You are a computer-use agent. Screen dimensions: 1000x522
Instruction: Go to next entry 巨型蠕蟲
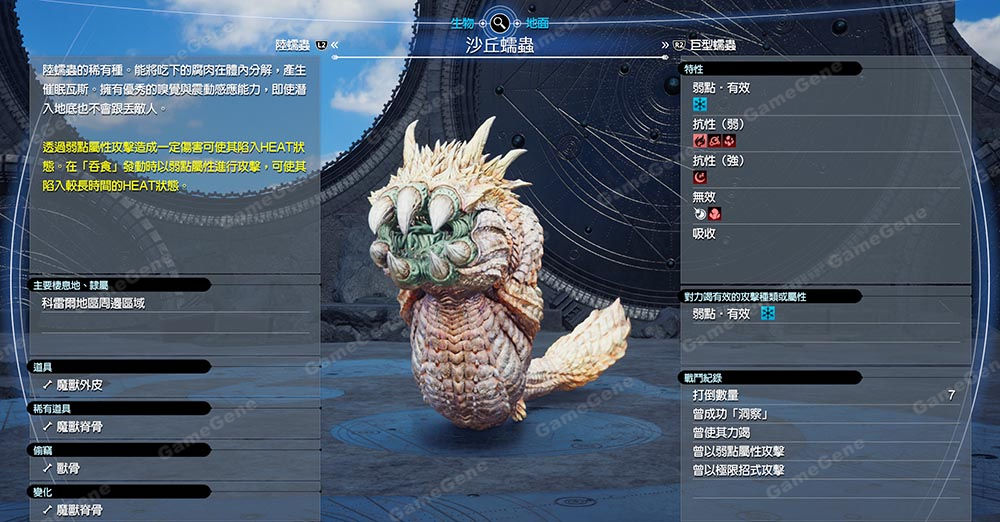[x=712, y=45]
